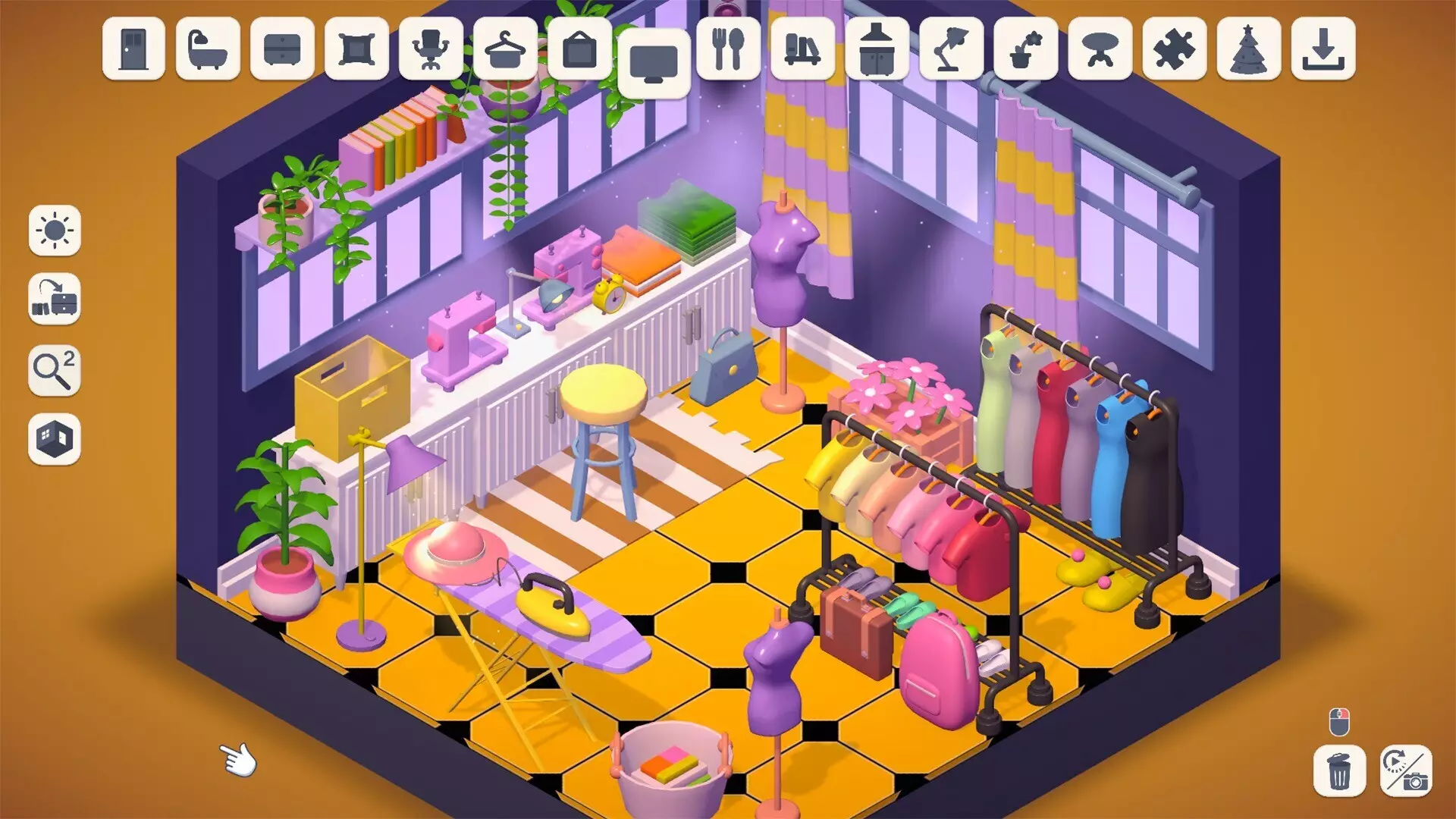The width and height of the screenshot is (1456, 819).
Task: Toggle day and night lighting
Action: point(54,233)
